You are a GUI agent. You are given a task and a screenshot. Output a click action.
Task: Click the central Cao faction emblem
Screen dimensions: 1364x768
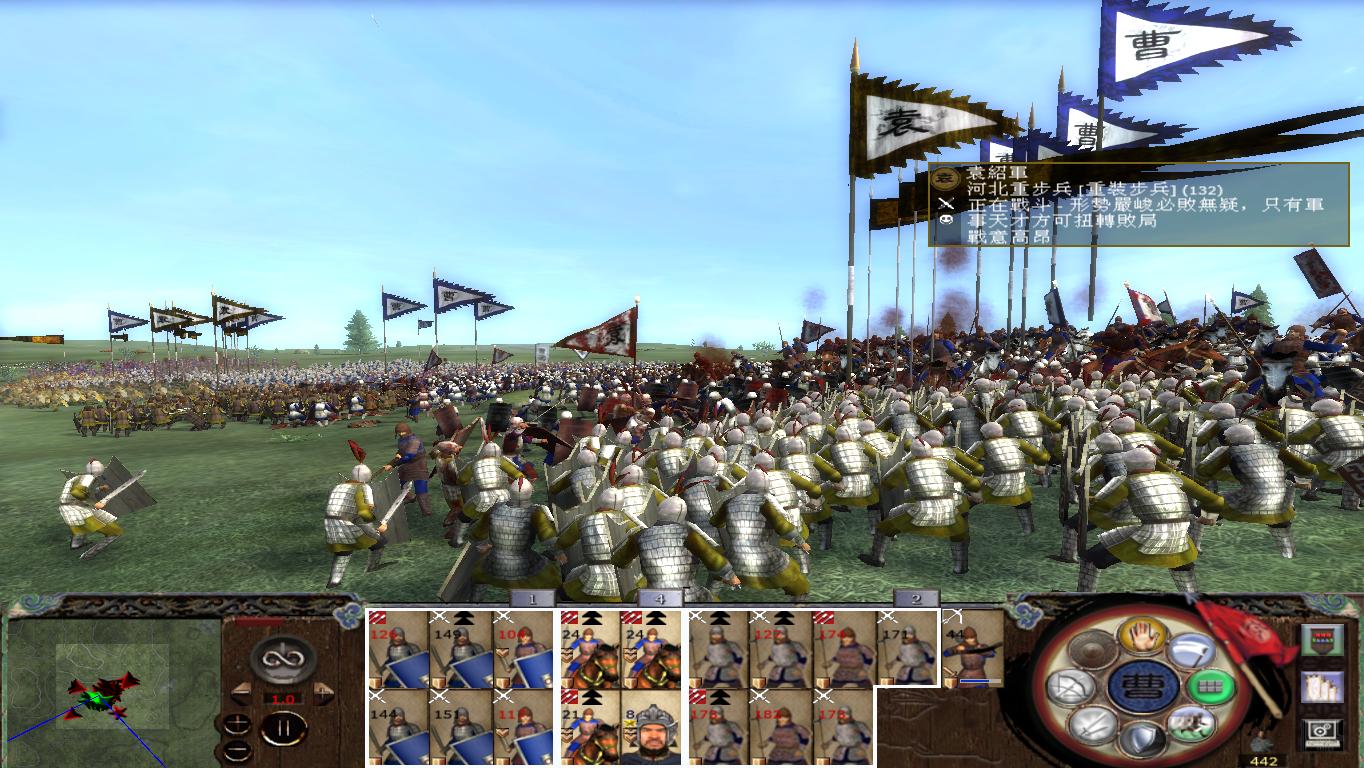pyautogui.click(x=1145, y=686)
